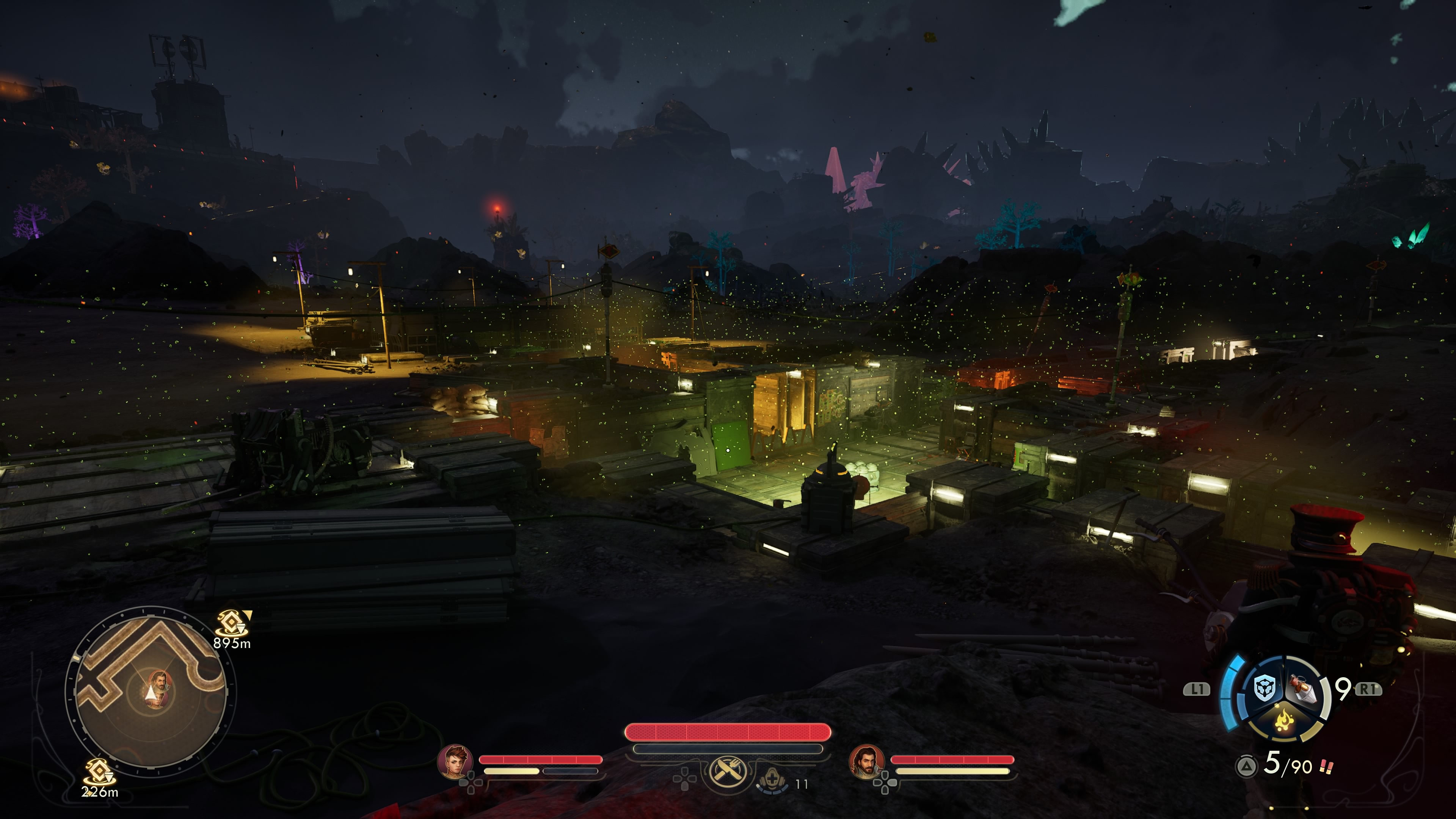Activate the yellow flame ability
The width and height of the screenshot is (1456, 819).
pyautogui.click(x=1283, y=721)
